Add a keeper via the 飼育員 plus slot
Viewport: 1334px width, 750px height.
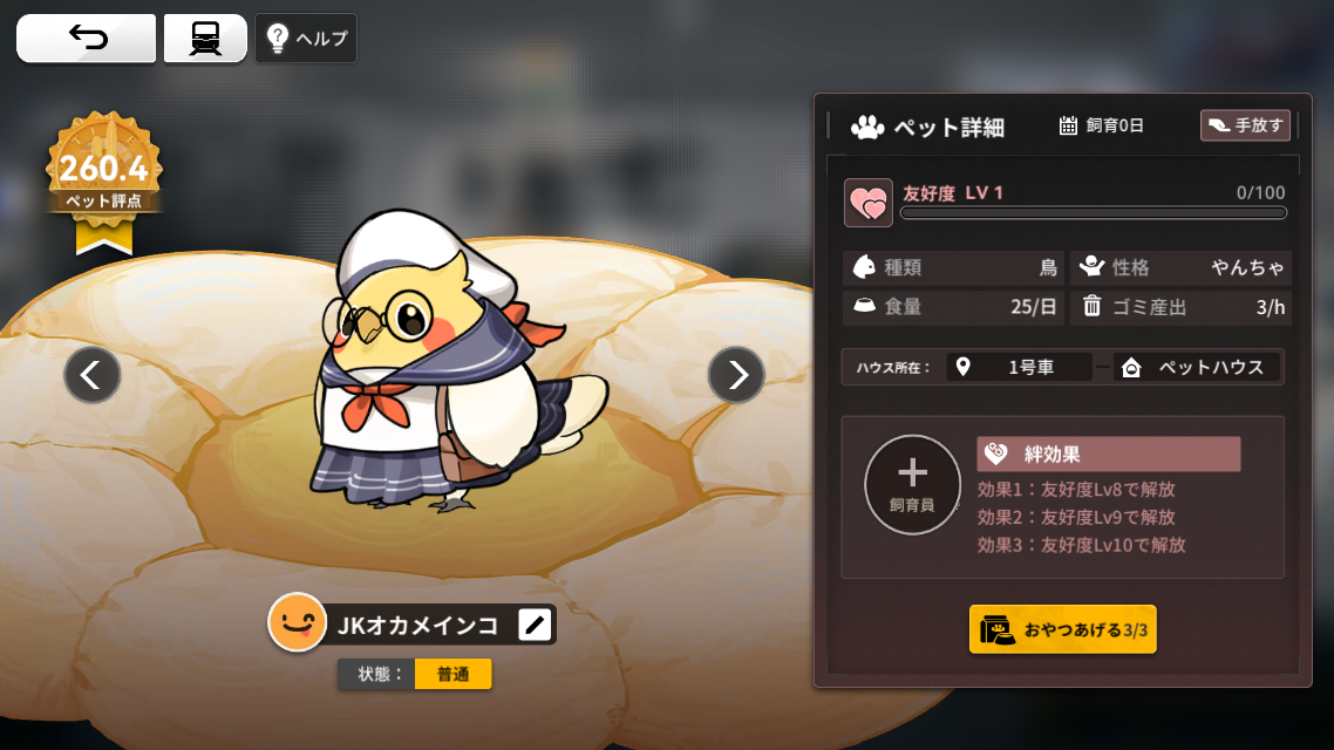click(912, 484)
